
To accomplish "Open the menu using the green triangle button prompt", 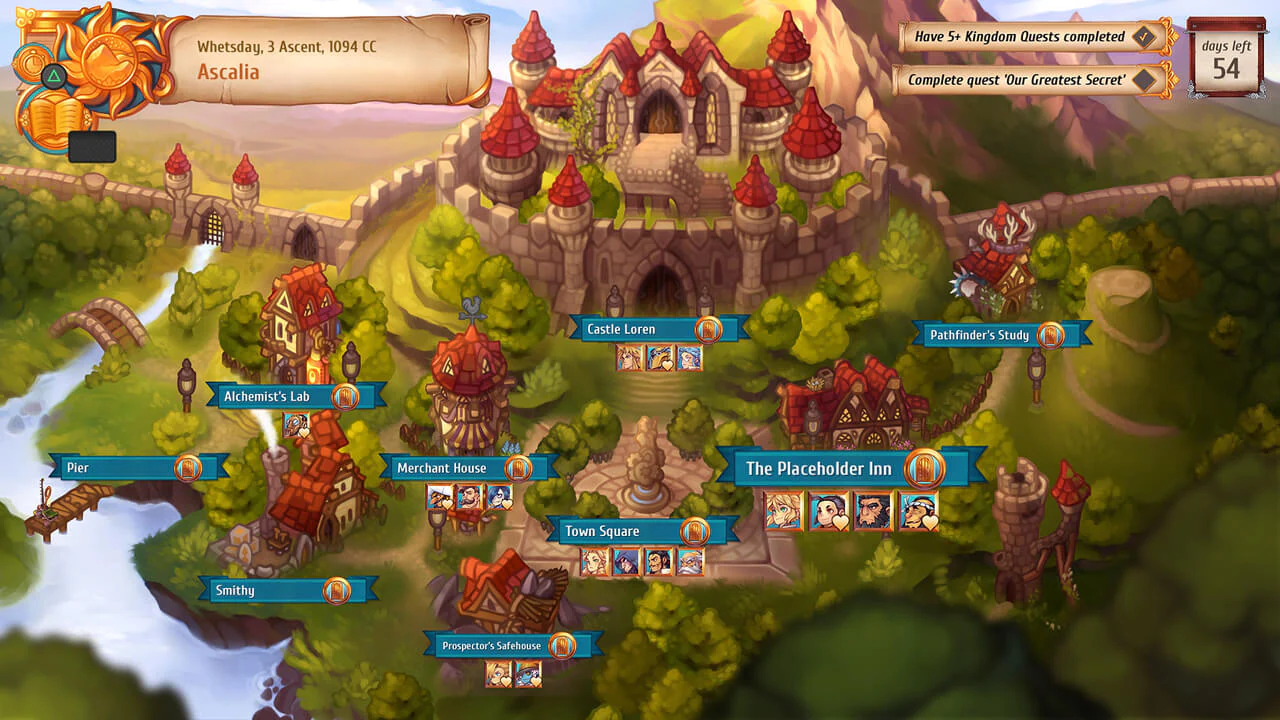I will point(54,74).
